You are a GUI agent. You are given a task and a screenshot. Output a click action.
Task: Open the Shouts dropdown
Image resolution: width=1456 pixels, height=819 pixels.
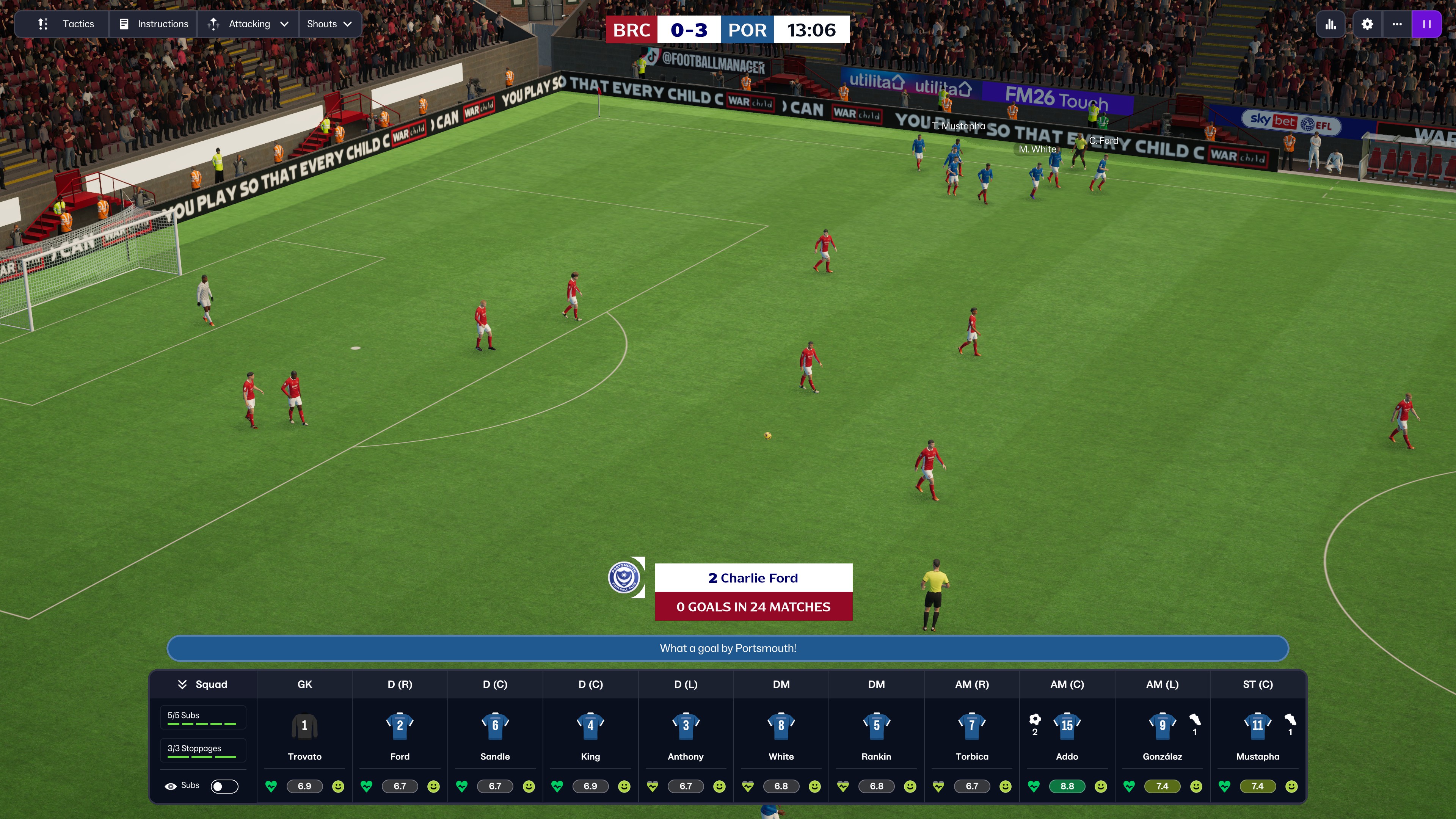pyautogui.click(x=329, y=24)
